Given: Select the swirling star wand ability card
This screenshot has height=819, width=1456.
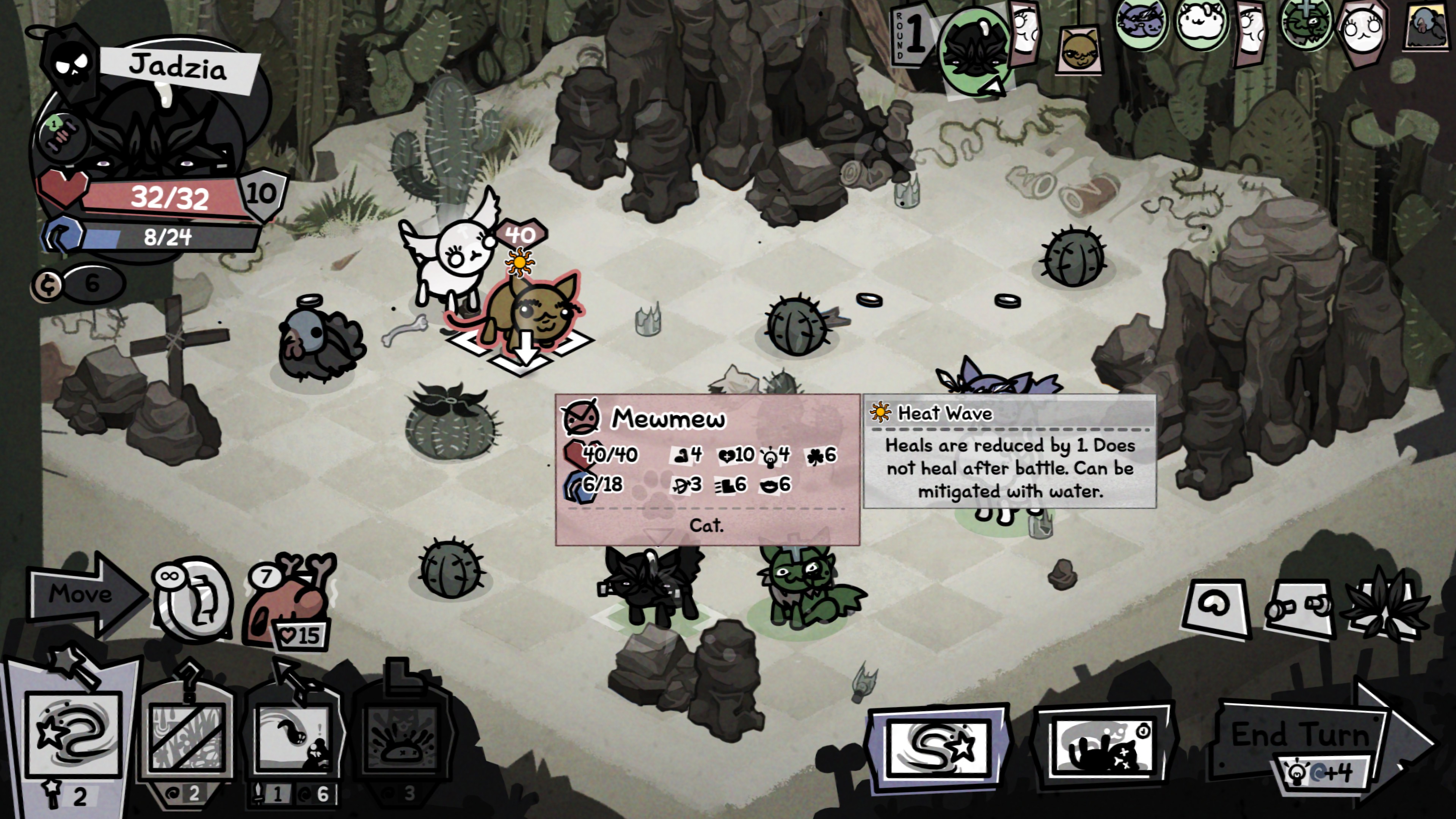Looking at the screenshot, I should click(74, 735).
